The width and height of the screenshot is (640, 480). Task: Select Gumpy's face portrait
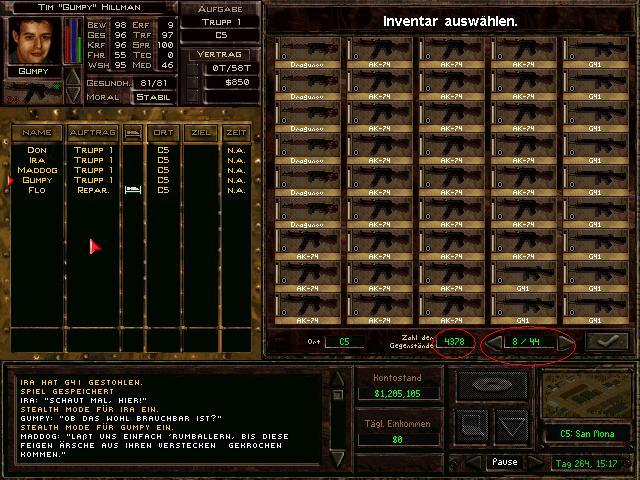34,40
